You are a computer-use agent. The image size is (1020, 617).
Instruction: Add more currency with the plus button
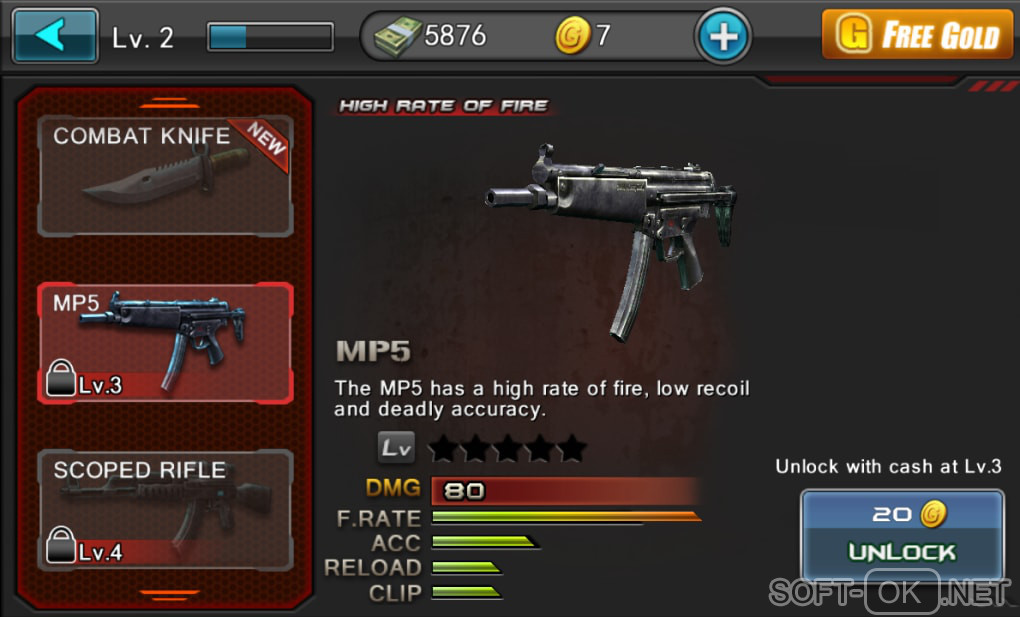pyautogui.click(x=722, y=37)
